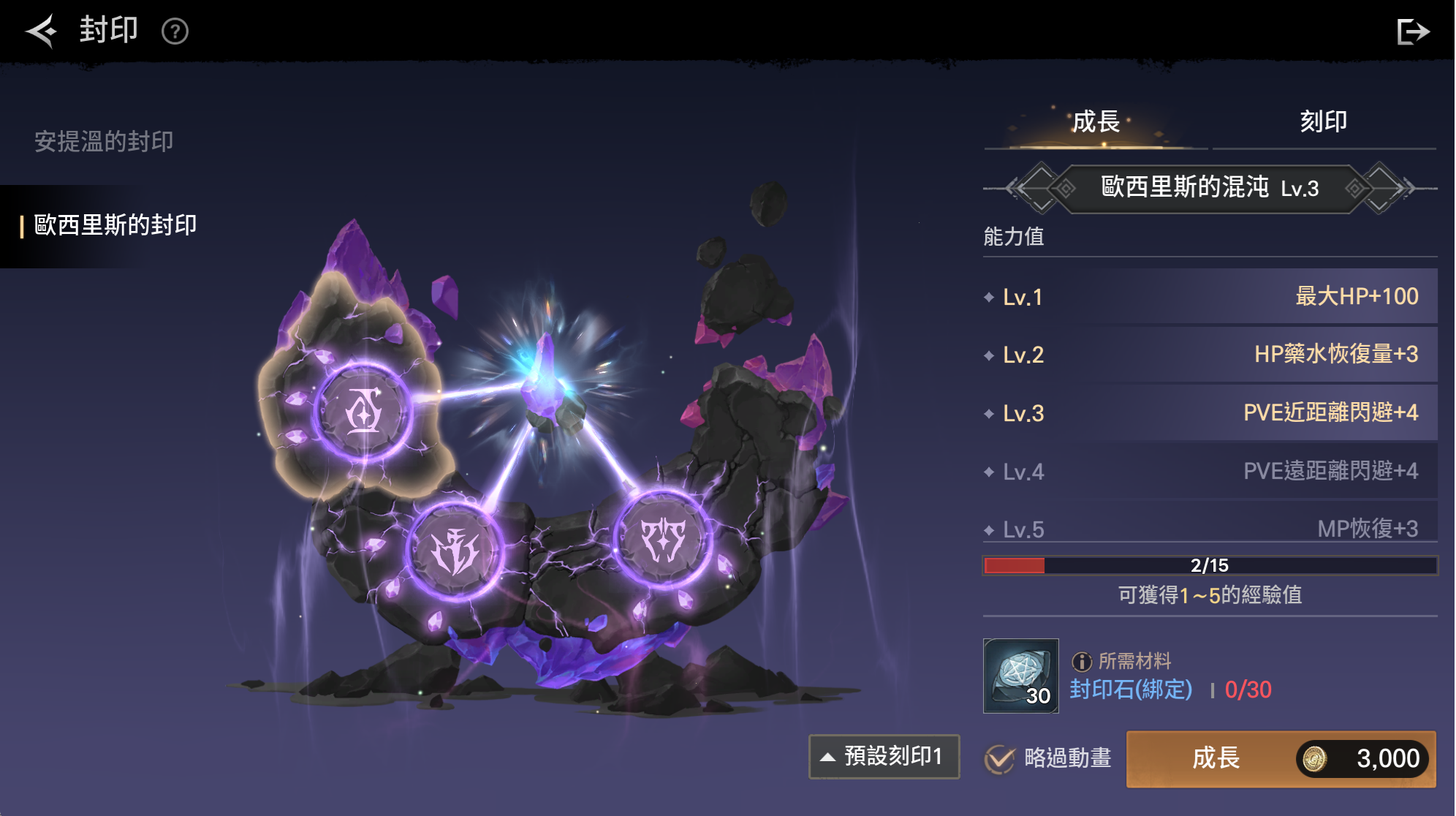Click the 成長 button costing 3,000
This screenshot has width=1456, height=816.
coord(1281,759)
